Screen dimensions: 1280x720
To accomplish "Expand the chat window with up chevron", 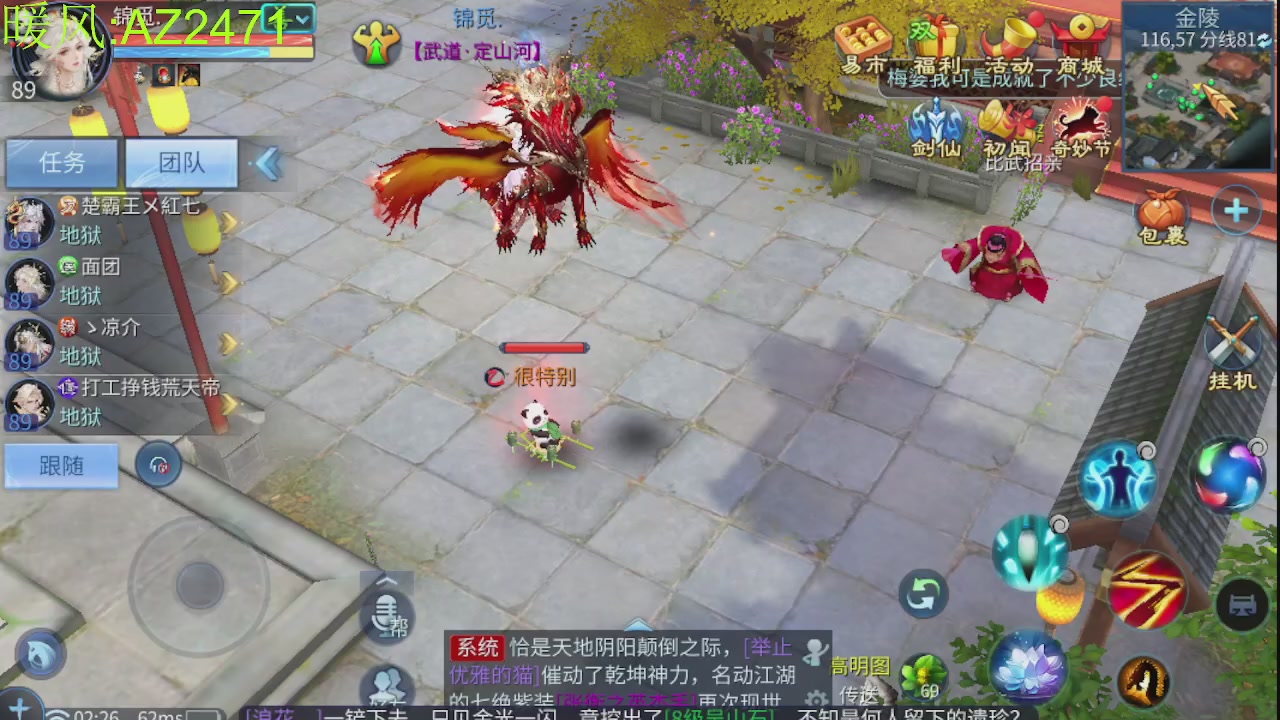I will pyautogui.click(x=387, y=578).
